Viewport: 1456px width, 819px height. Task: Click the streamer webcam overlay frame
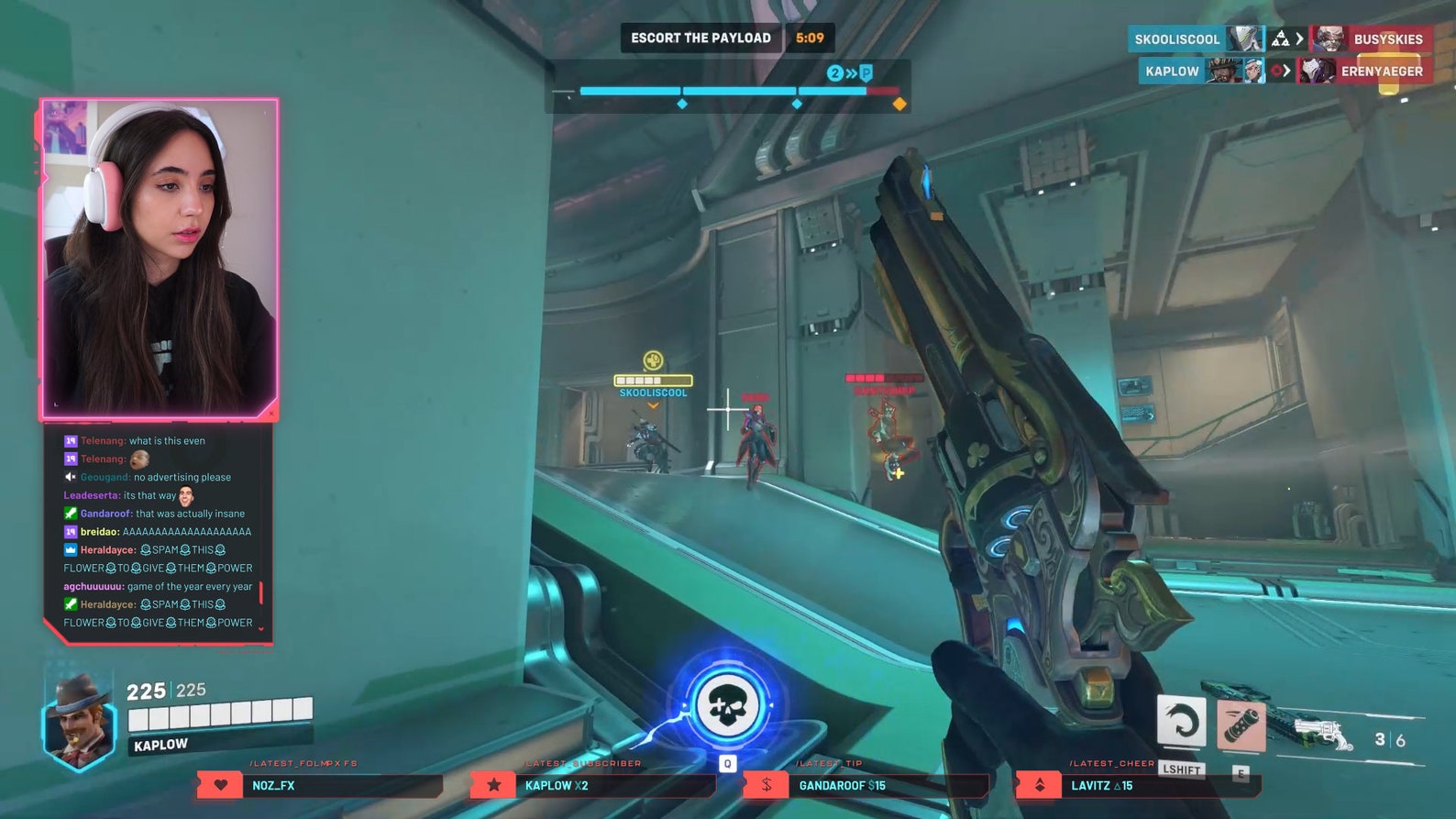pos(156,257)
